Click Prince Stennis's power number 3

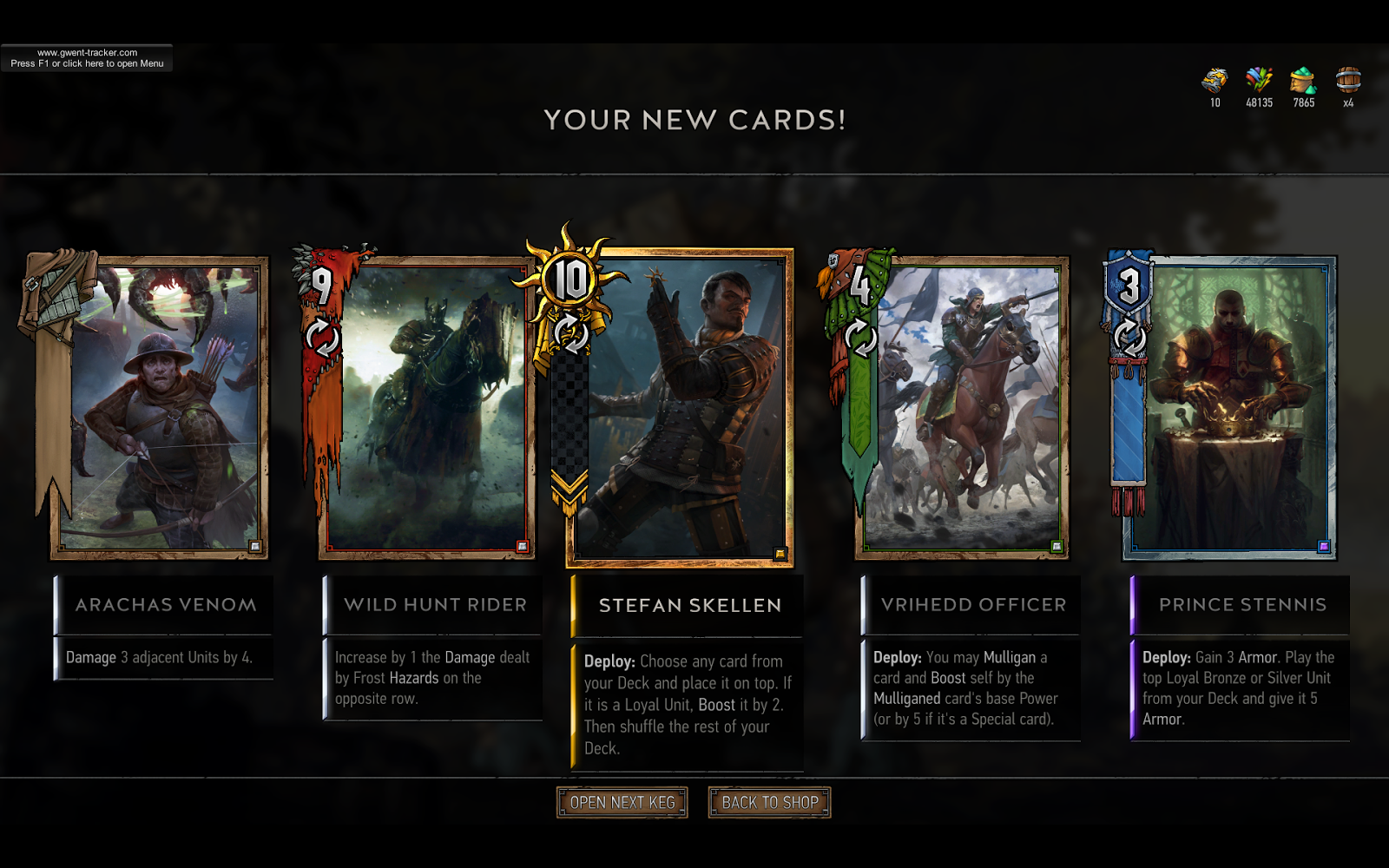1128,285
